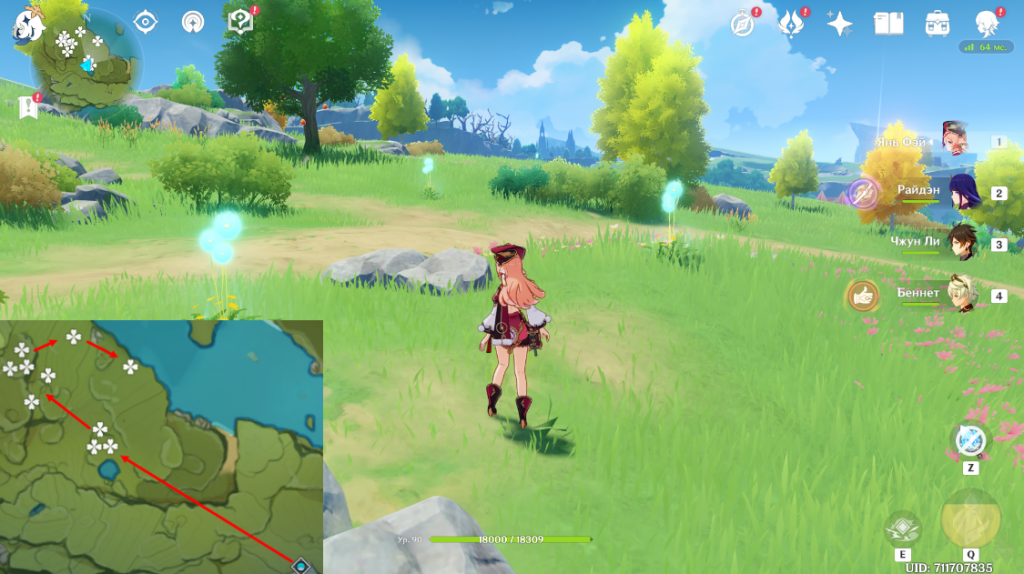Screen dimensions: 1024x574
Task: Open the four-point star wish icon
Action: pyautogui.click(x=840, y=23)
